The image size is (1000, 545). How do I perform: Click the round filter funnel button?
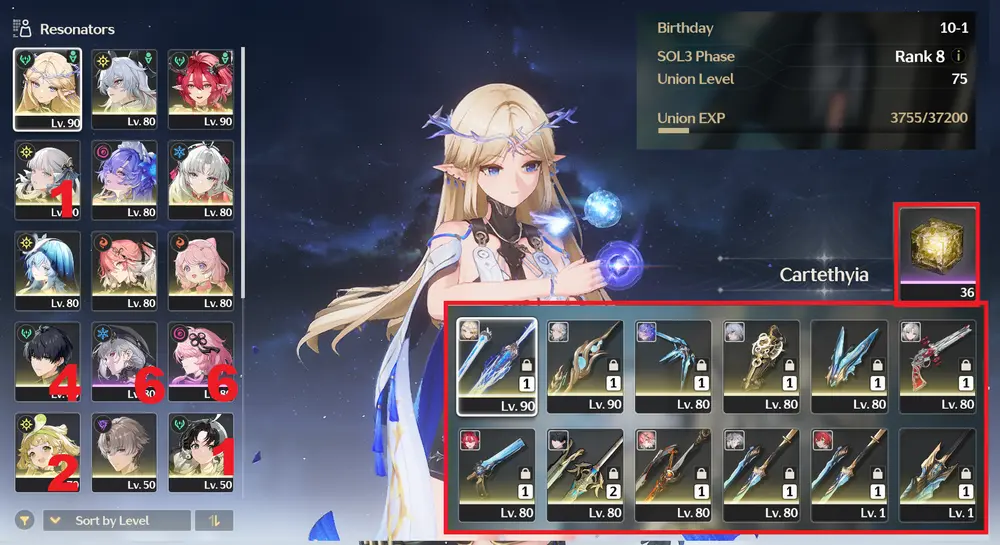pyautogui.click(x=24, y=521)
